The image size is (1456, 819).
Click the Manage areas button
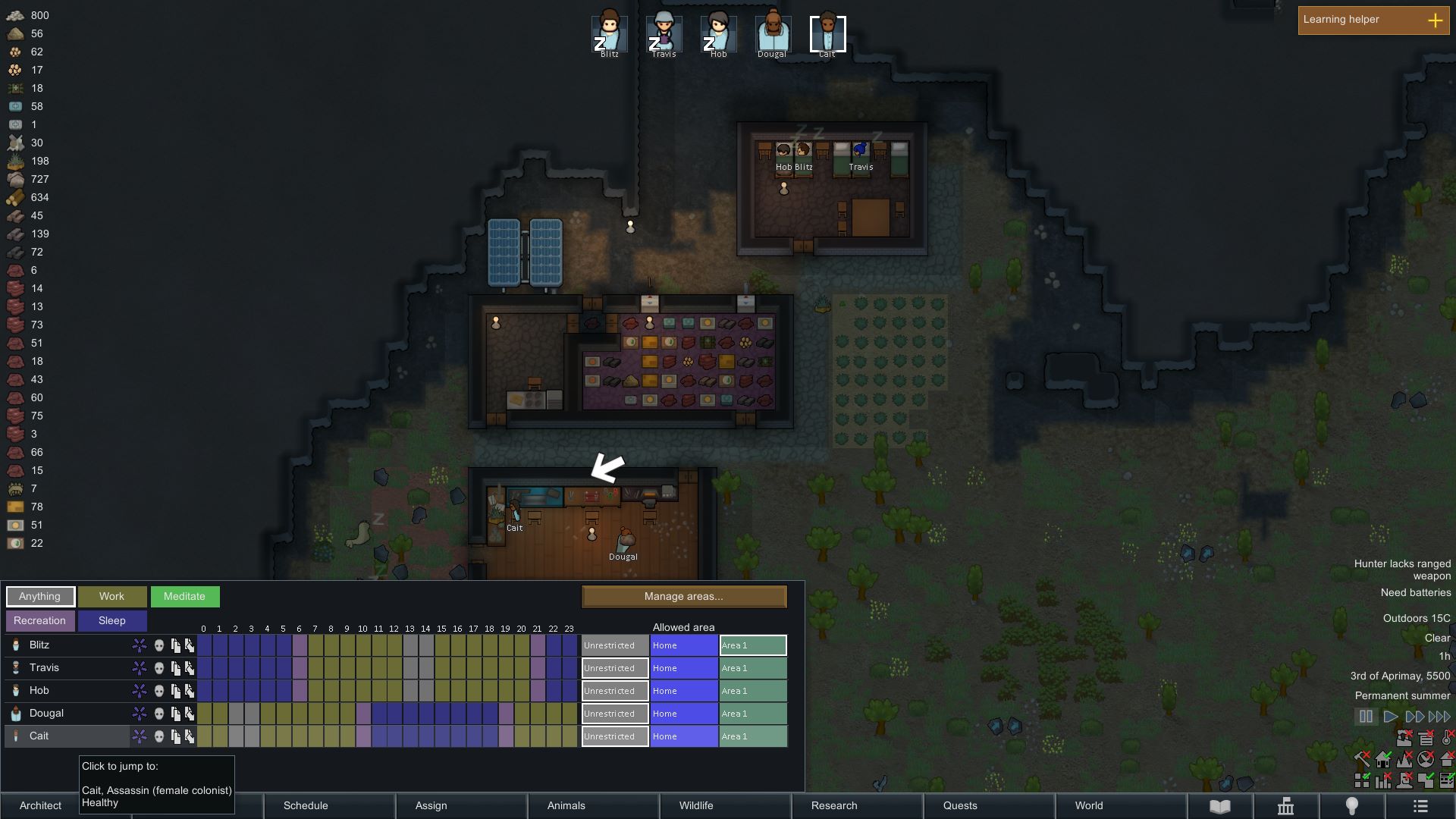click(x=683, y=597)
